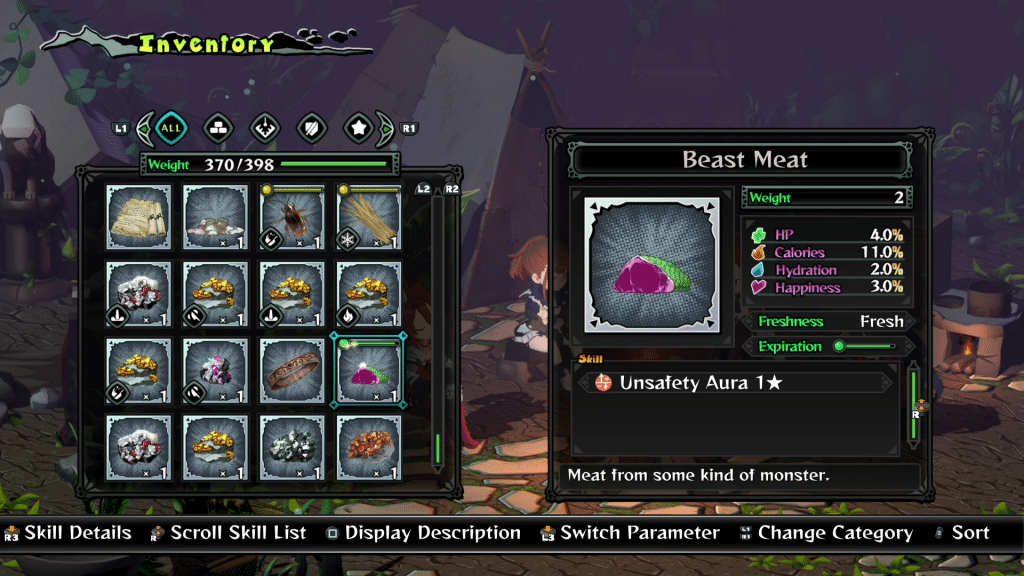Select the straw bundle item slot

(369, 216)
